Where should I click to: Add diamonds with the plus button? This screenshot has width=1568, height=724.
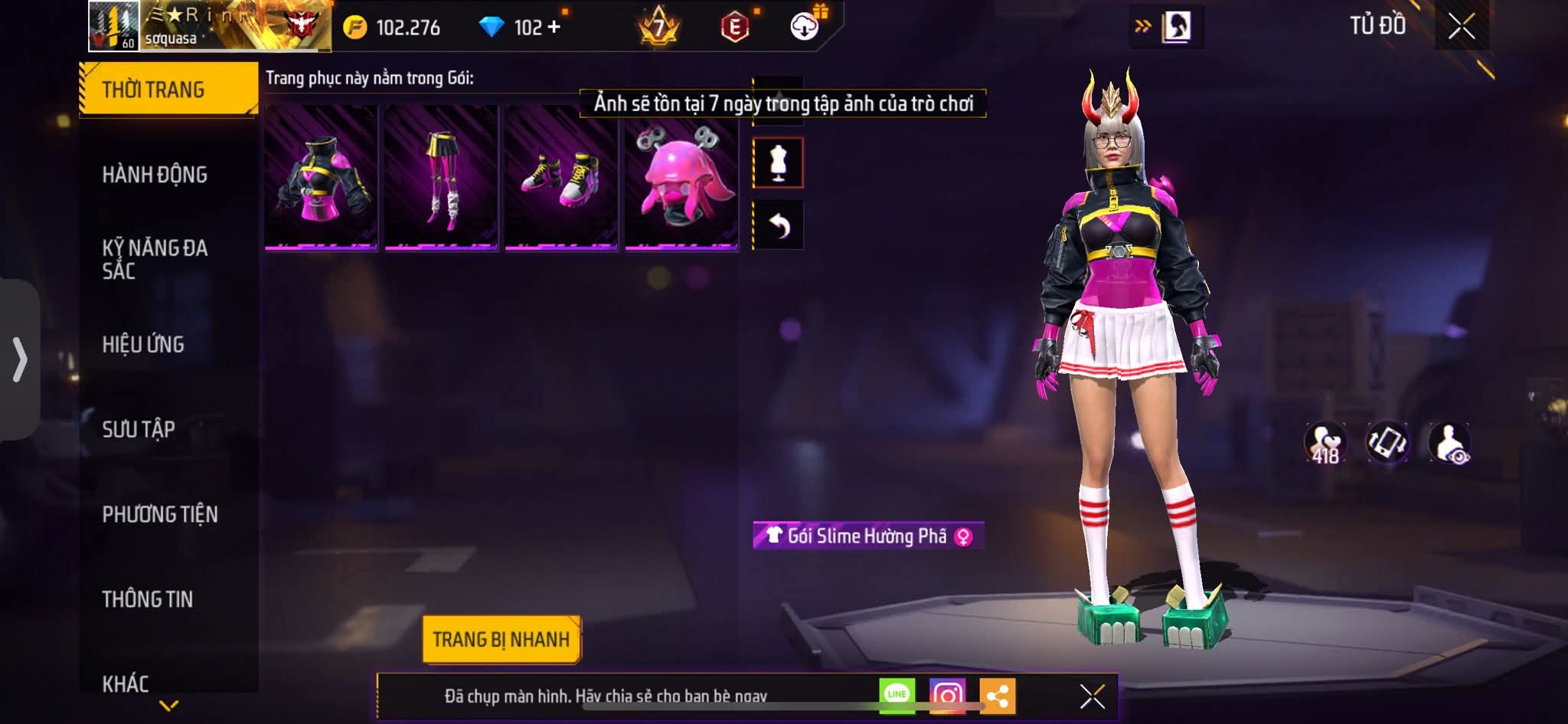click(554, 28)
